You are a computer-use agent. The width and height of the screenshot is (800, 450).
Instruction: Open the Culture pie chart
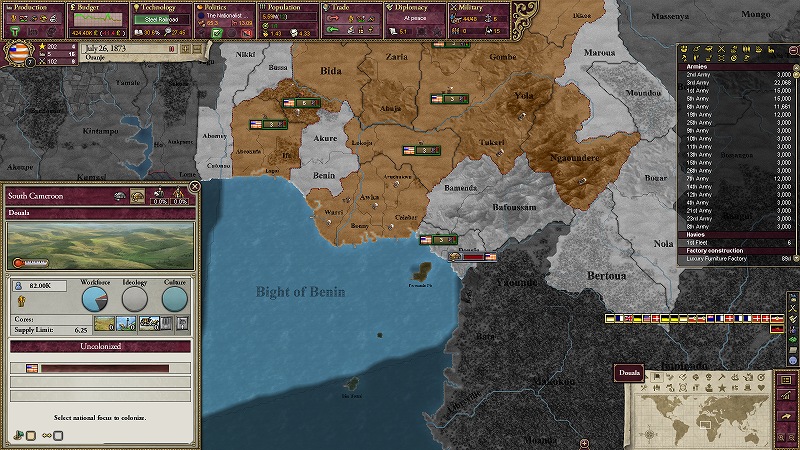(x=174, y=297)
